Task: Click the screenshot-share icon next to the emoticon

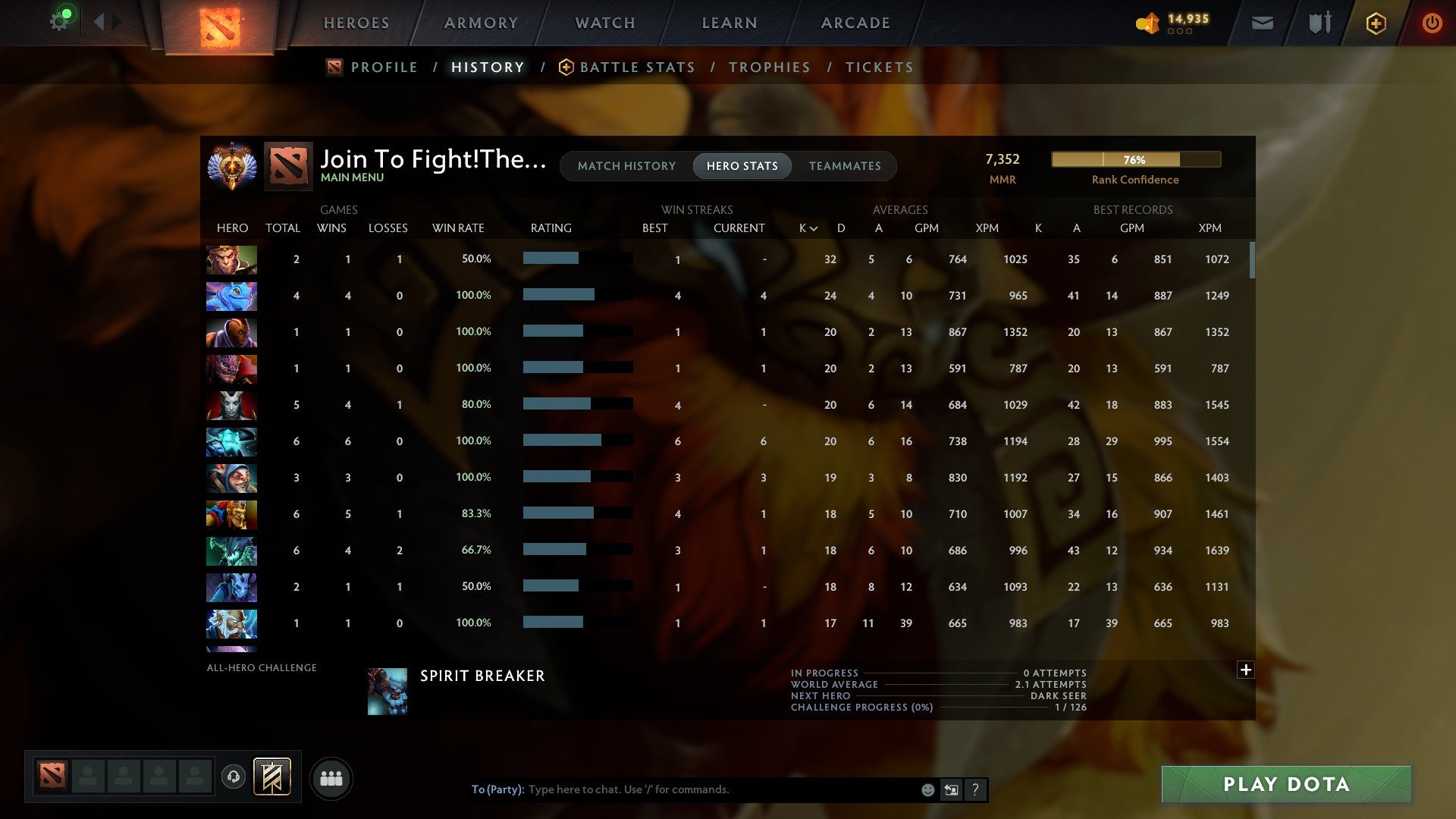Action: 950,789
